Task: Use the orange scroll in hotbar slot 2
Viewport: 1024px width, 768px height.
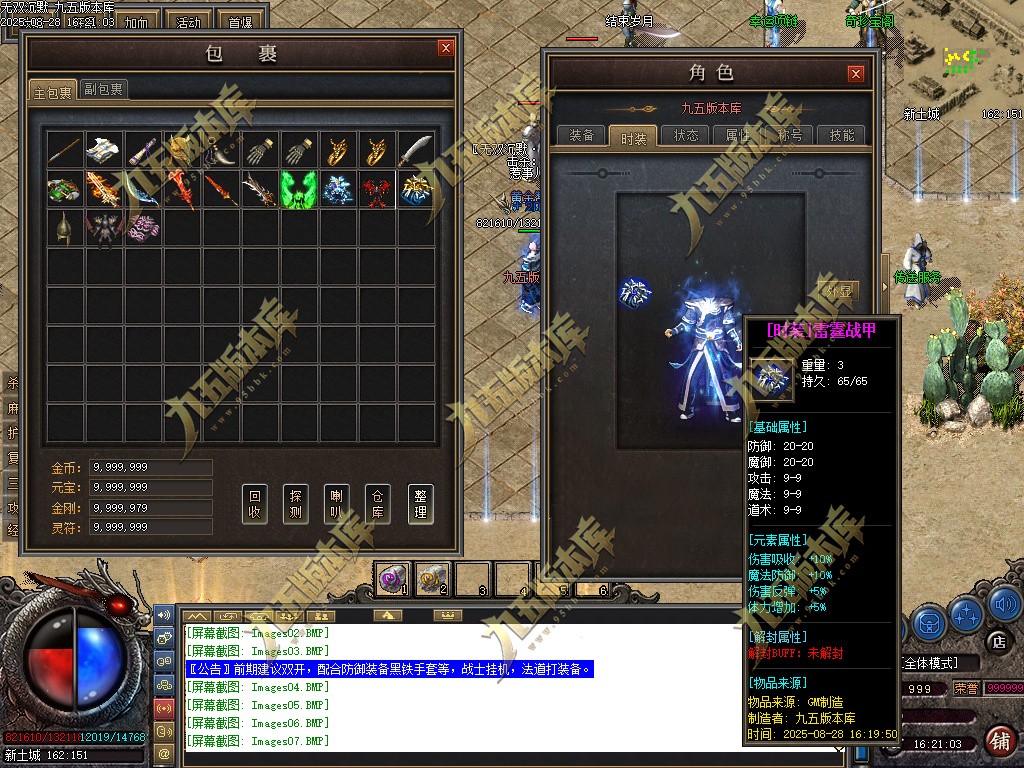Action: [433, 577]
